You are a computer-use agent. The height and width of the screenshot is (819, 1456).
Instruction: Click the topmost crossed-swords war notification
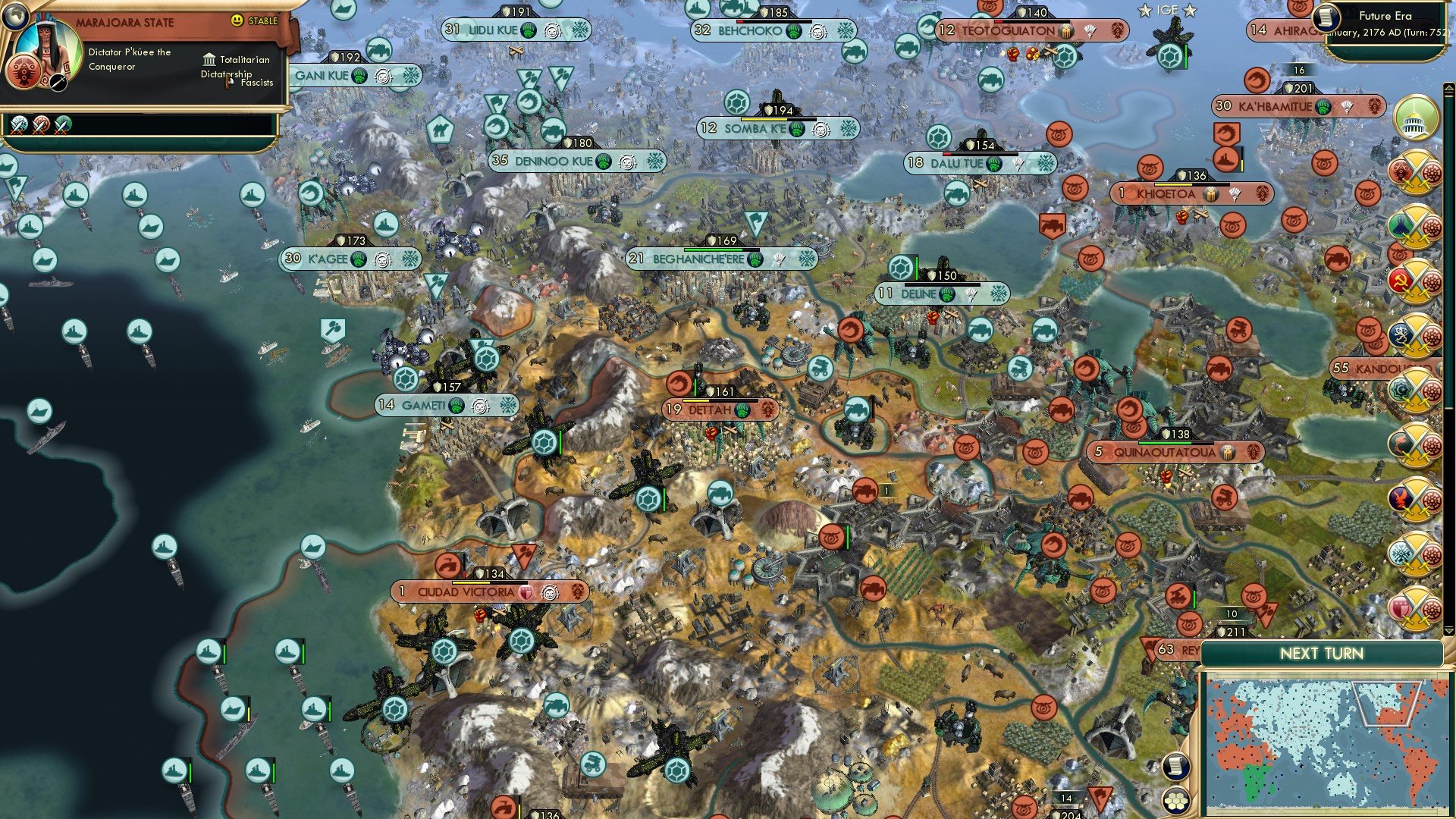1418,171
